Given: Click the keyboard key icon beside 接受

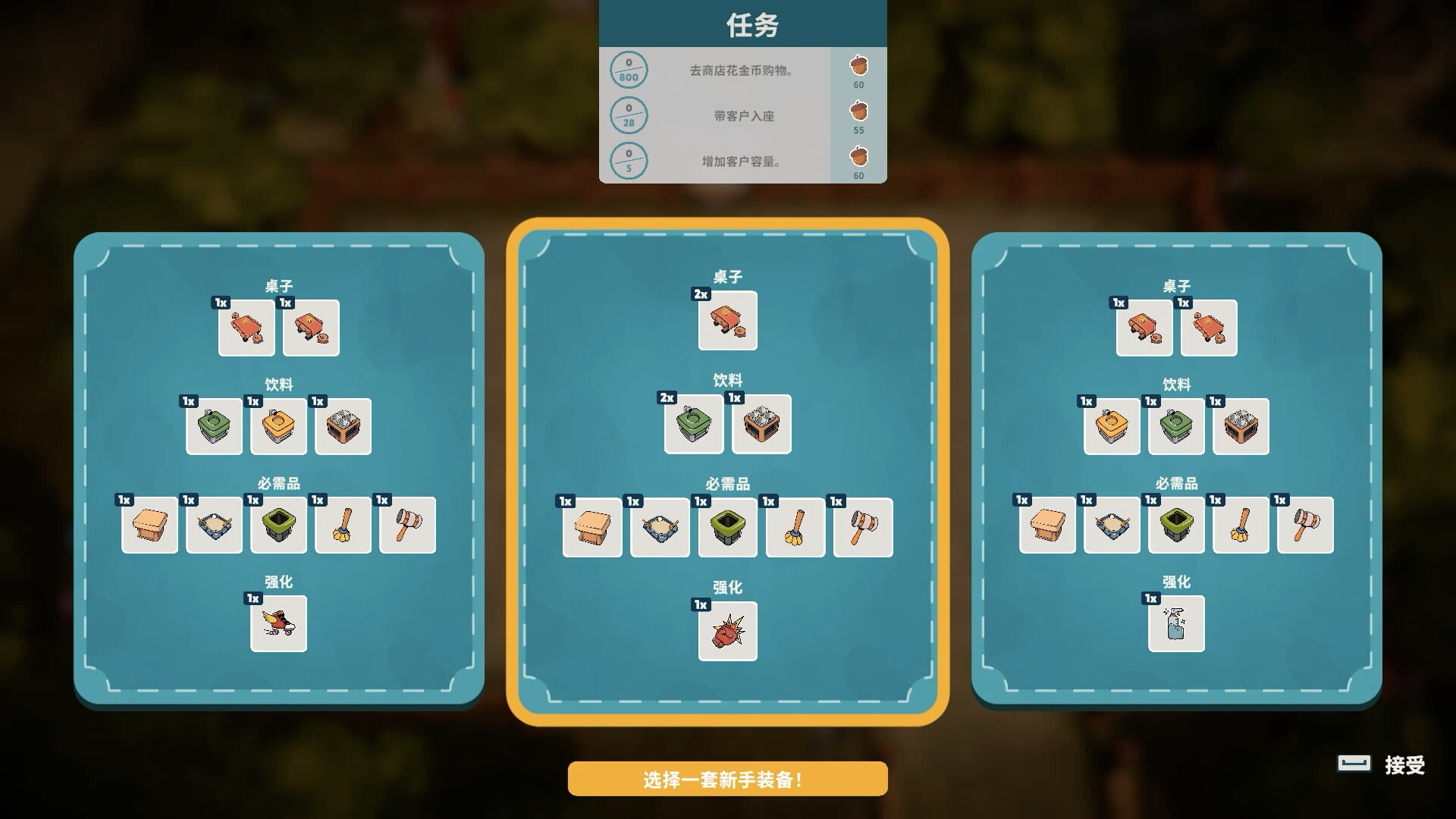Looking at the screenshot, I should [1354, 764].
